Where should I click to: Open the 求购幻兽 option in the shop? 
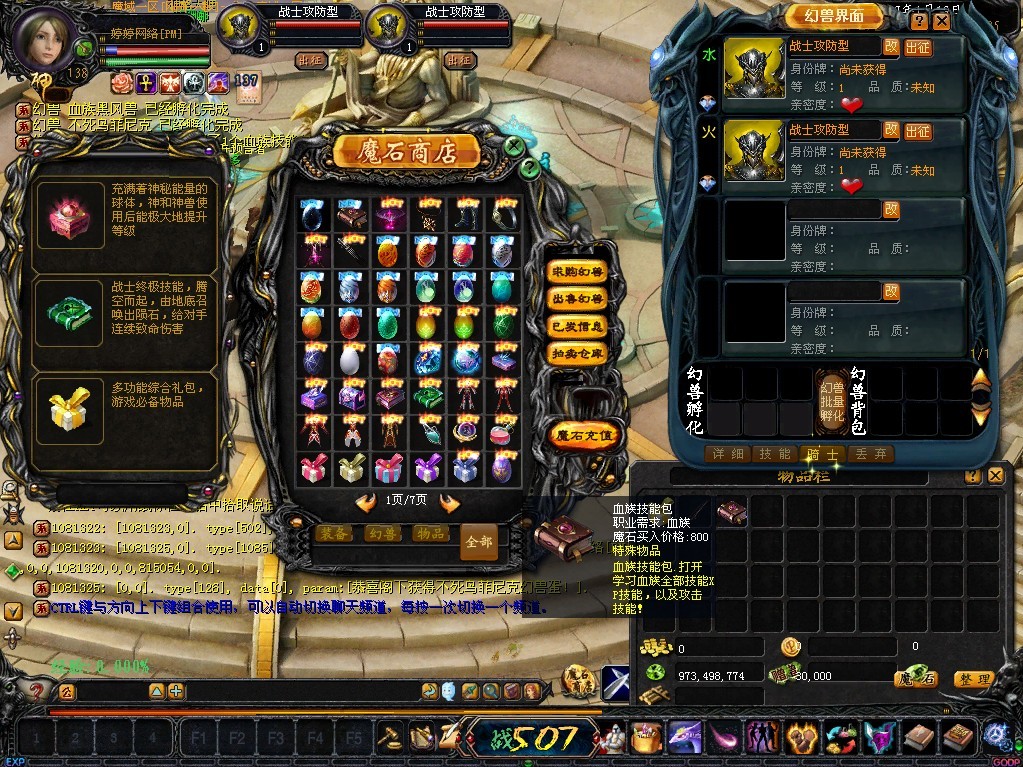(x=578, y=272)
